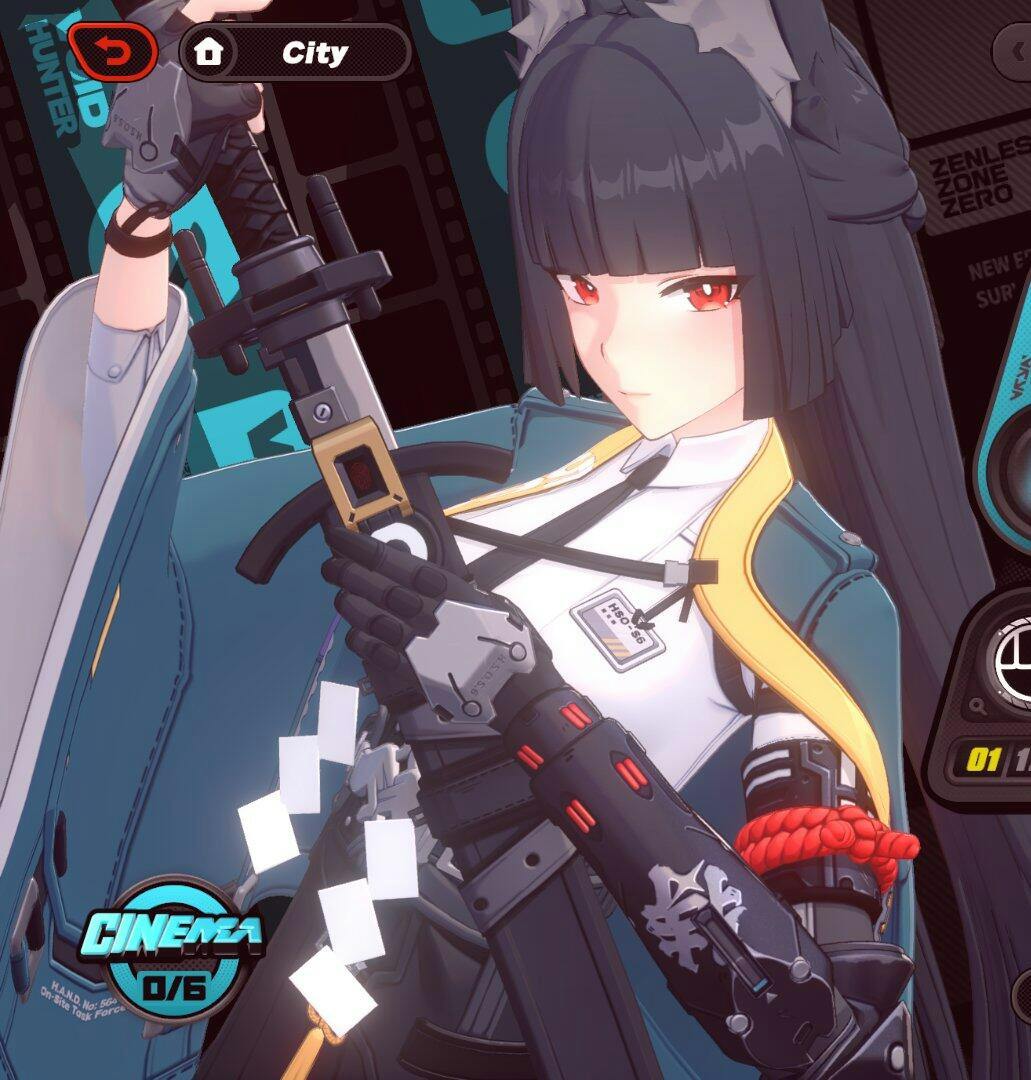This screenshot has width=1031, height=1080.
Task: Click the red back arrow button
Action: pos(112,52)
